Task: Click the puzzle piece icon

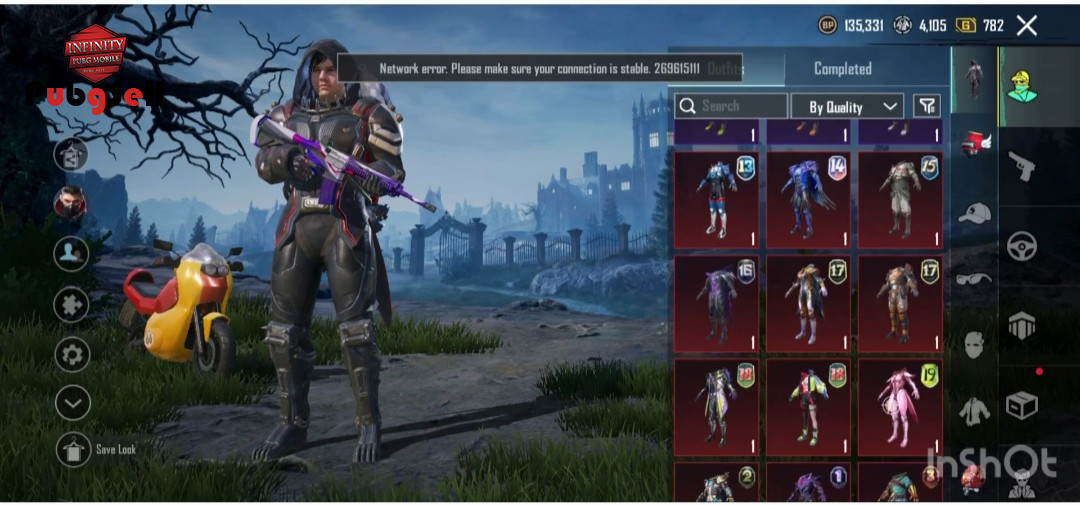Action: 72,304
